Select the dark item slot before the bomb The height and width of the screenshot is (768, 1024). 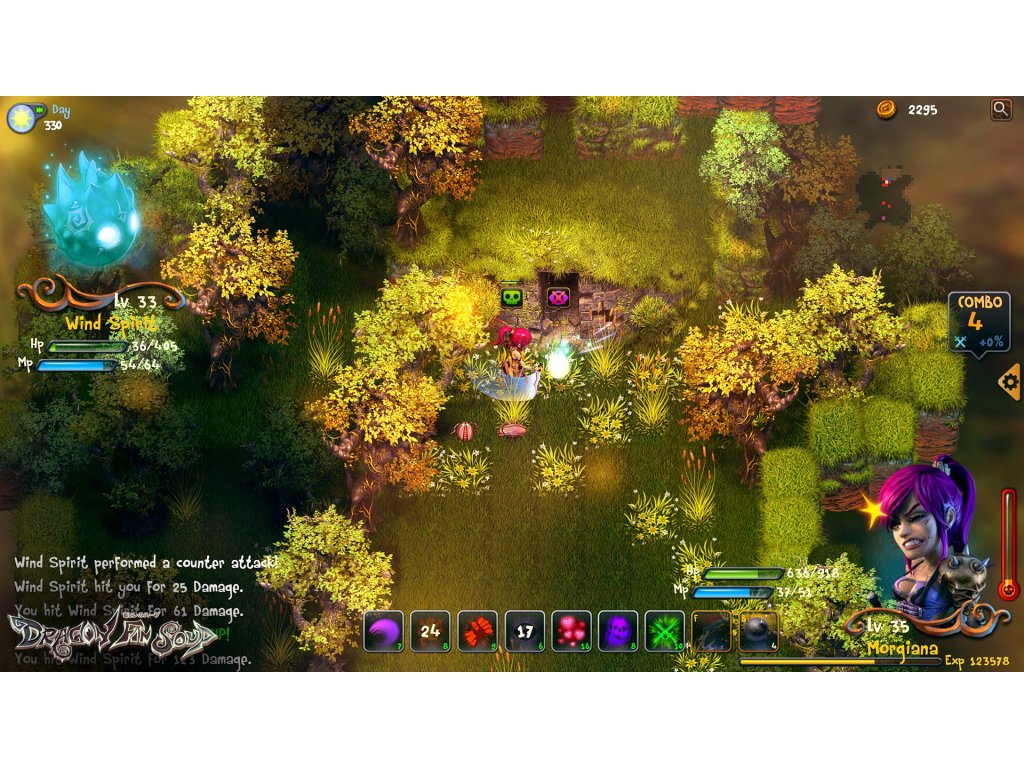coord(711,631)
